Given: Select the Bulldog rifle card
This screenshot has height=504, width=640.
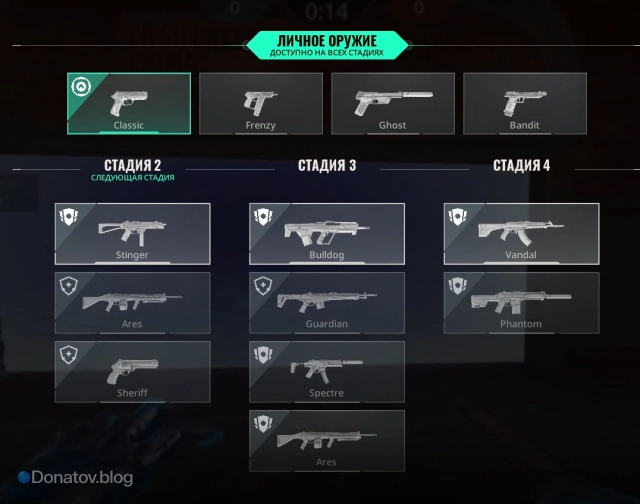Looking at the screenshot, I should tap(327, 233).
